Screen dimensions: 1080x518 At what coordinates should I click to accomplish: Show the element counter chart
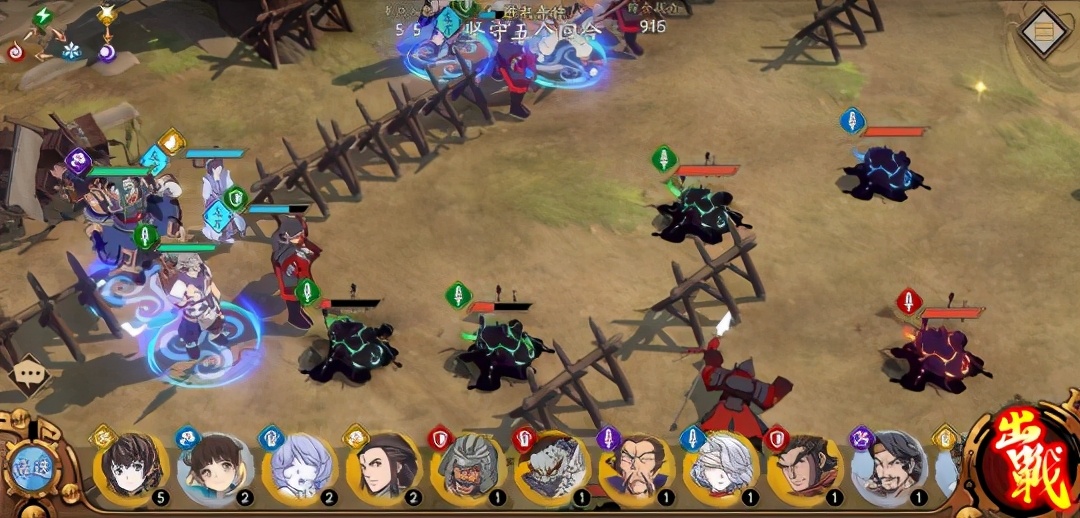pos(62,33)
